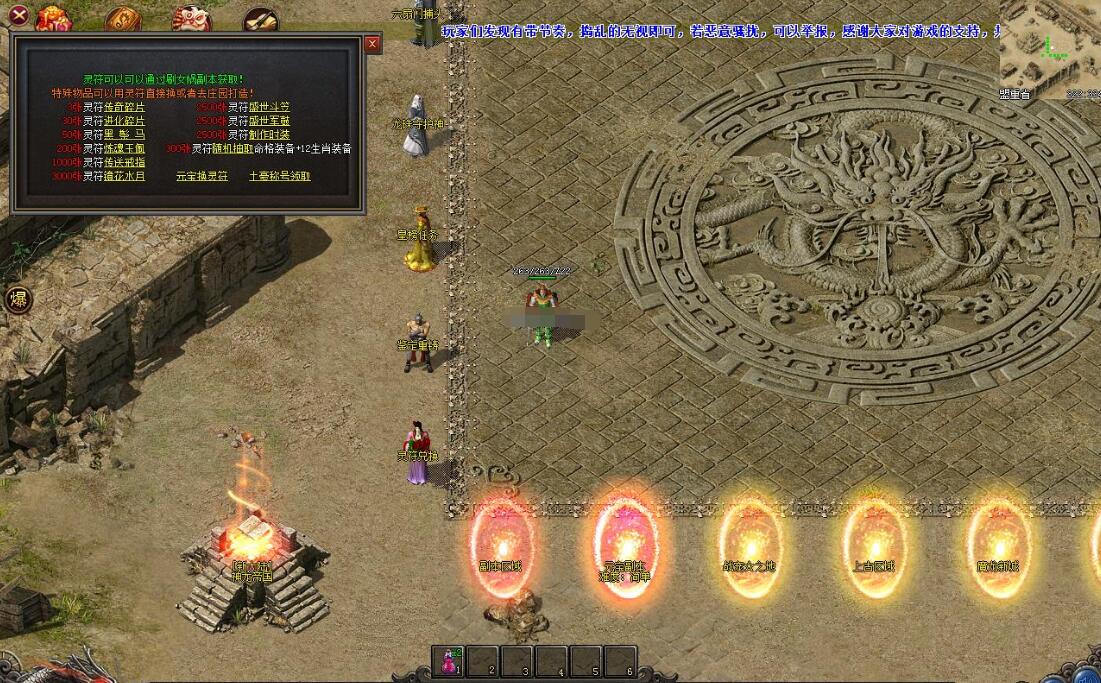The image size is (1101, 683).
Task: Choose the 炼魂玉佩 exchange option
Action: 124,148
